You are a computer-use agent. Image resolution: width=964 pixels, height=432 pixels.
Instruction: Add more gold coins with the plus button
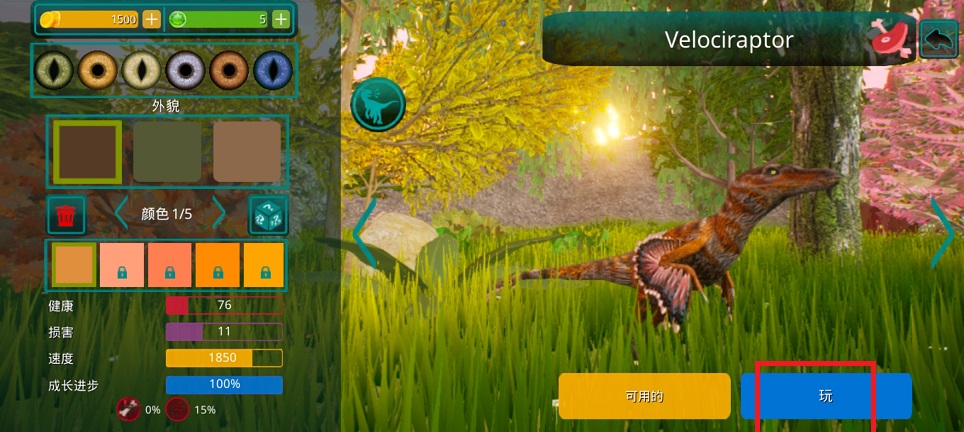coord(151,19)
